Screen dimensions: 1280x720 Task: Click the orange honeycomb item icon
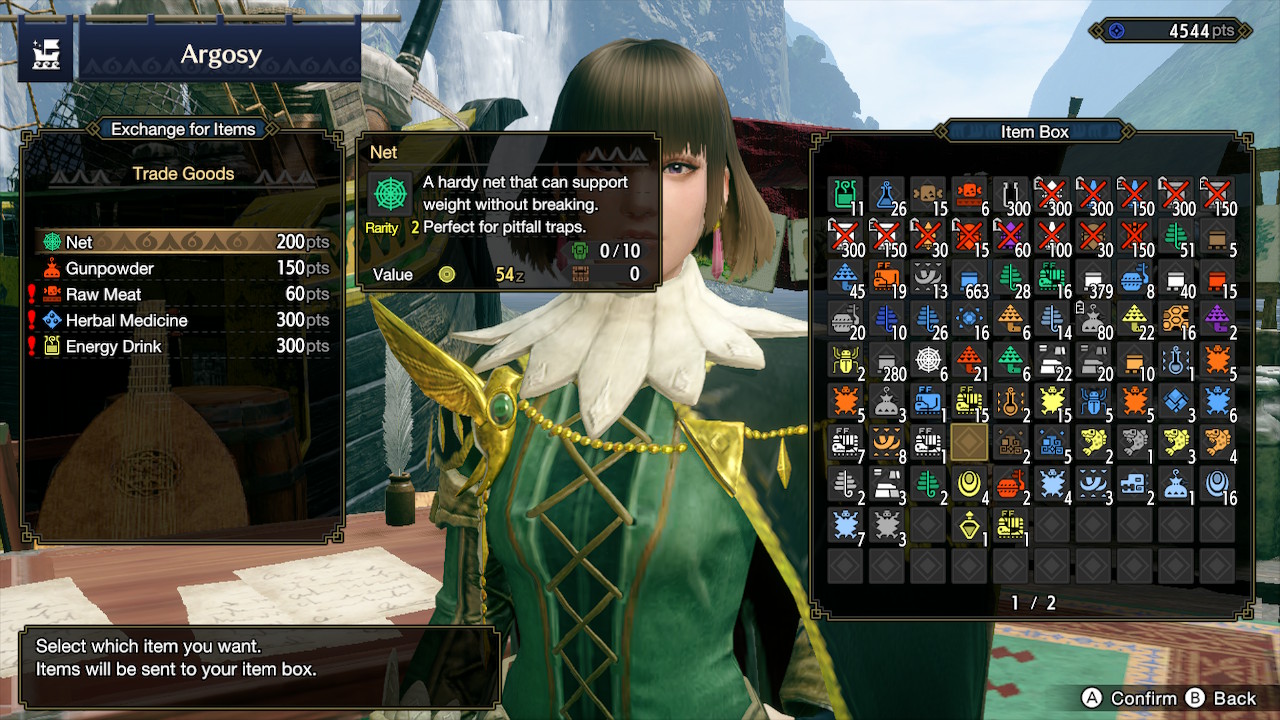1177,318
